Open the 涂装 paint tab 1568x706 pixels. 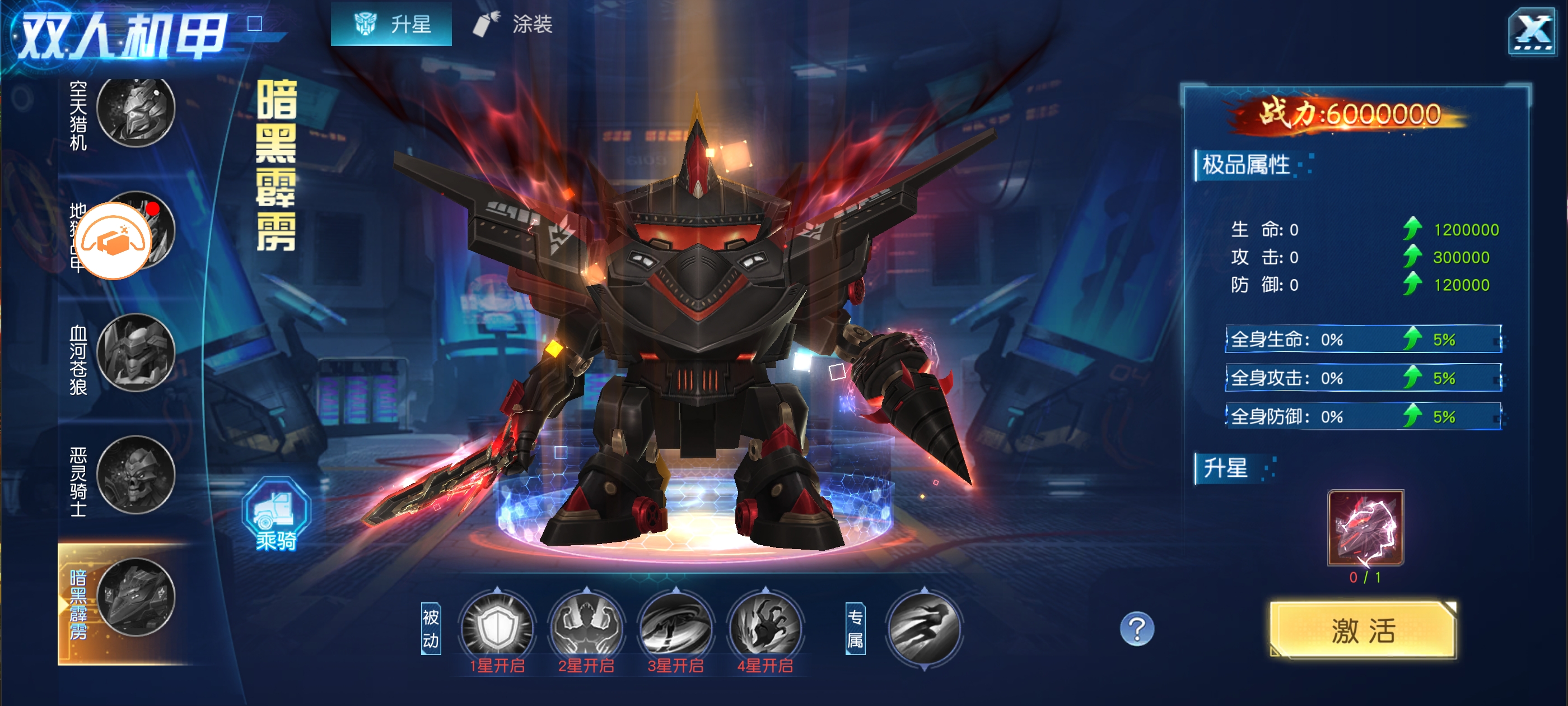click(514, 24)
